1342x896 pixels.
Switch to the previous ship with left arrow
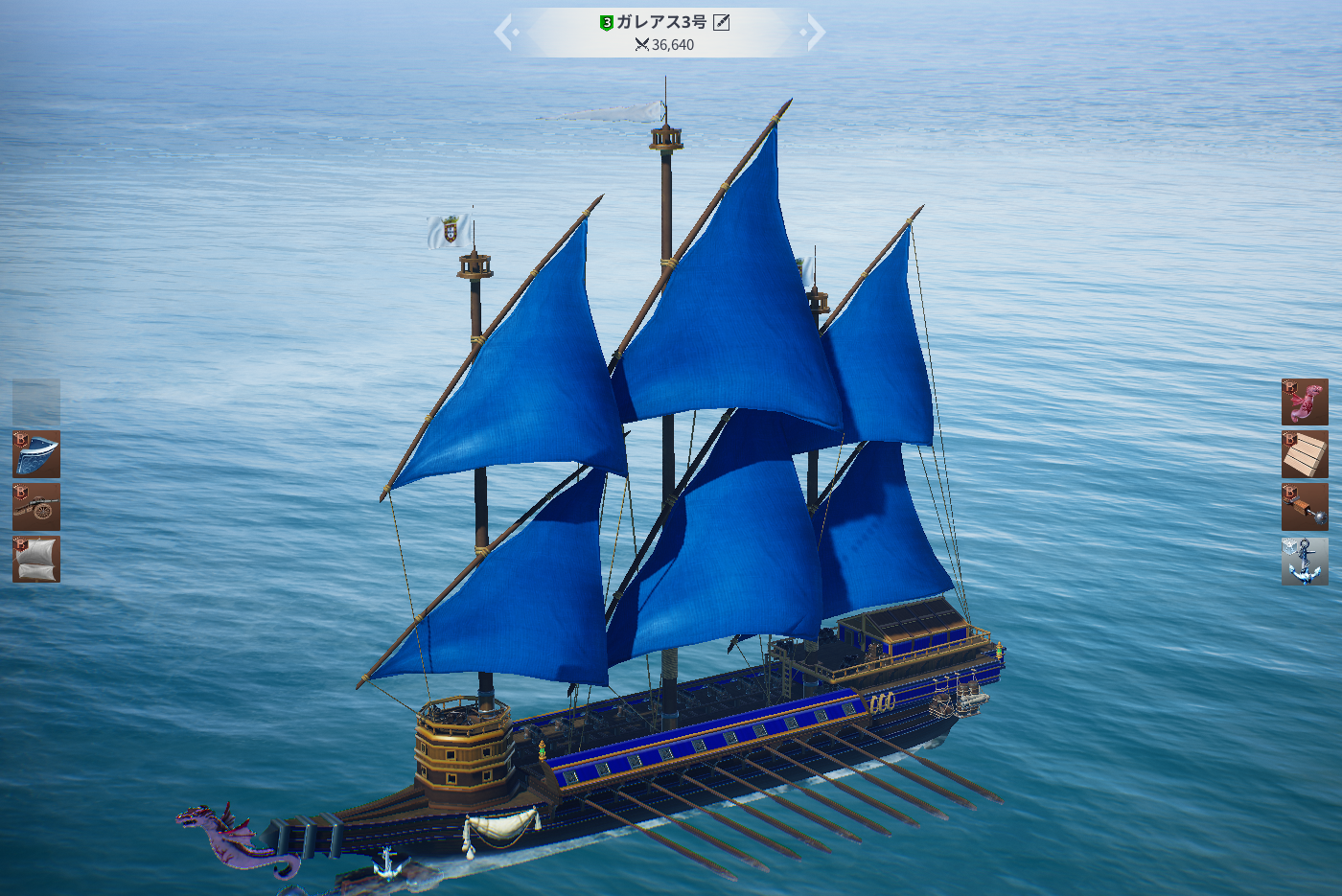(504, 33)
